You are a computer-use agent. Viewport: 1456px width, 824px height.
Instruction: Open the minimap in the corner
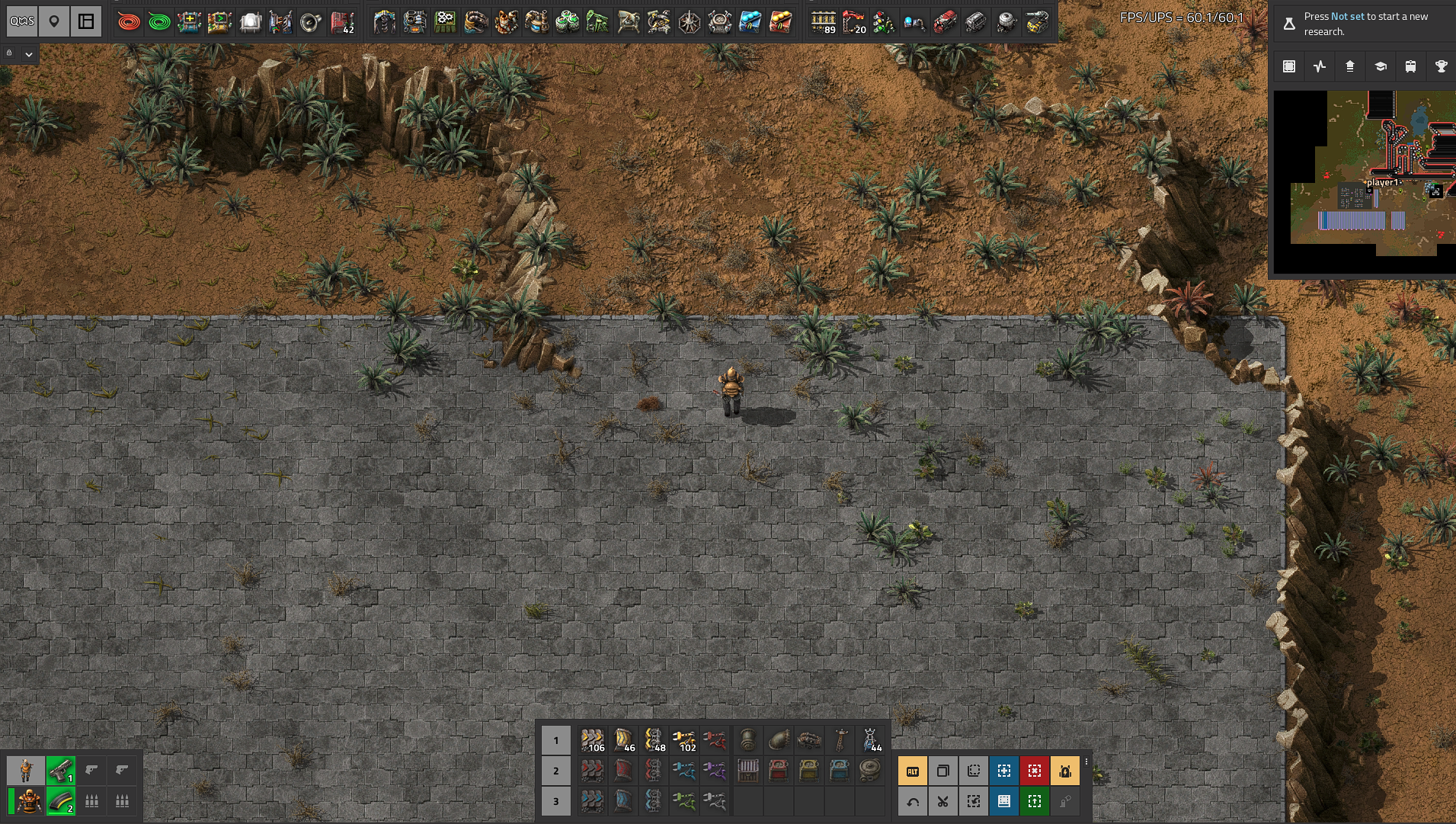1365,181
